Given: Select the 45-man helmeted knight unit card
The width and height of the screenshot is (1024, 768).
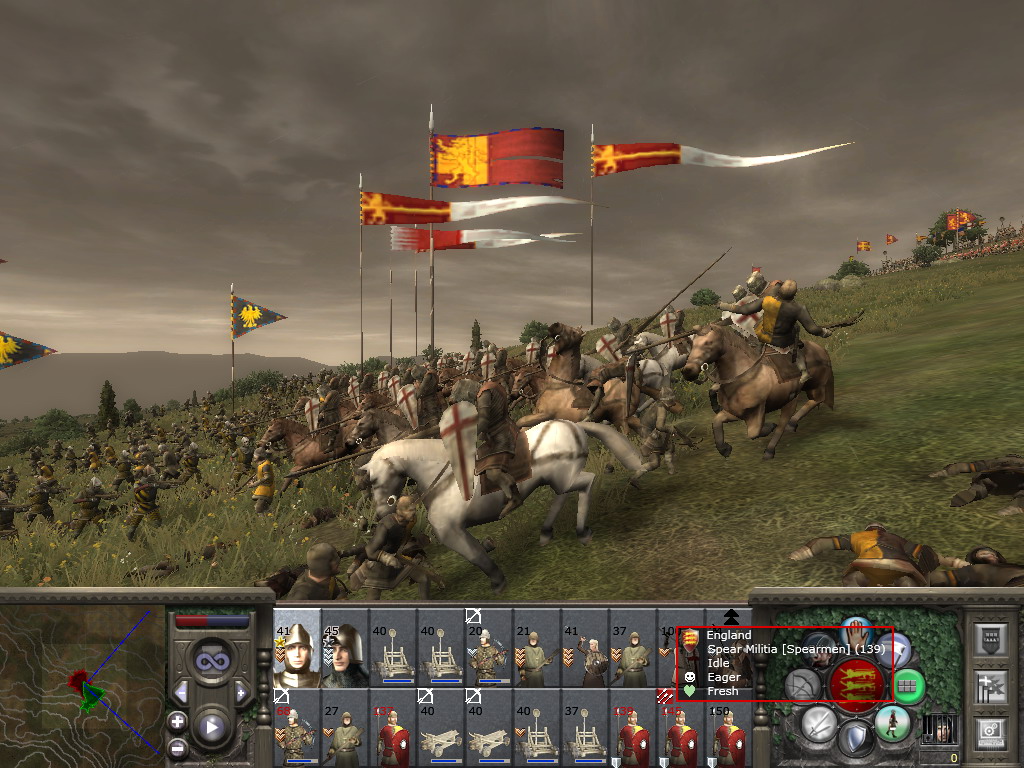Looking at the screenshot, I should pos(345,649).
